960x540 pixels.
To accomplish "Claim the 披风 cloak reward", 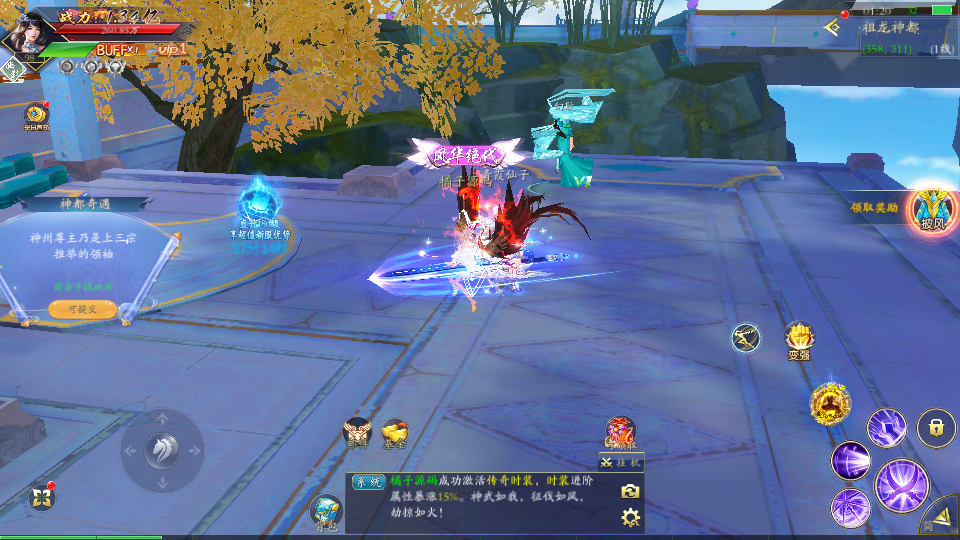I will point(932,209).
